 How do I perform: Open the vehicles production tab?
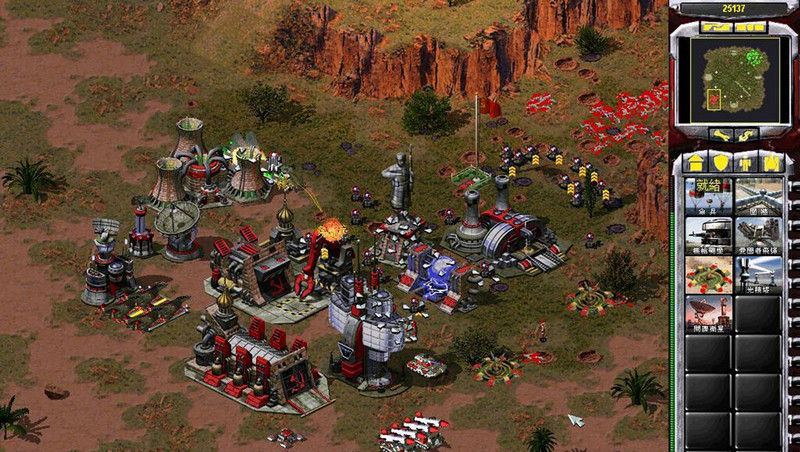pyautogui.click(x=769, y=162)
